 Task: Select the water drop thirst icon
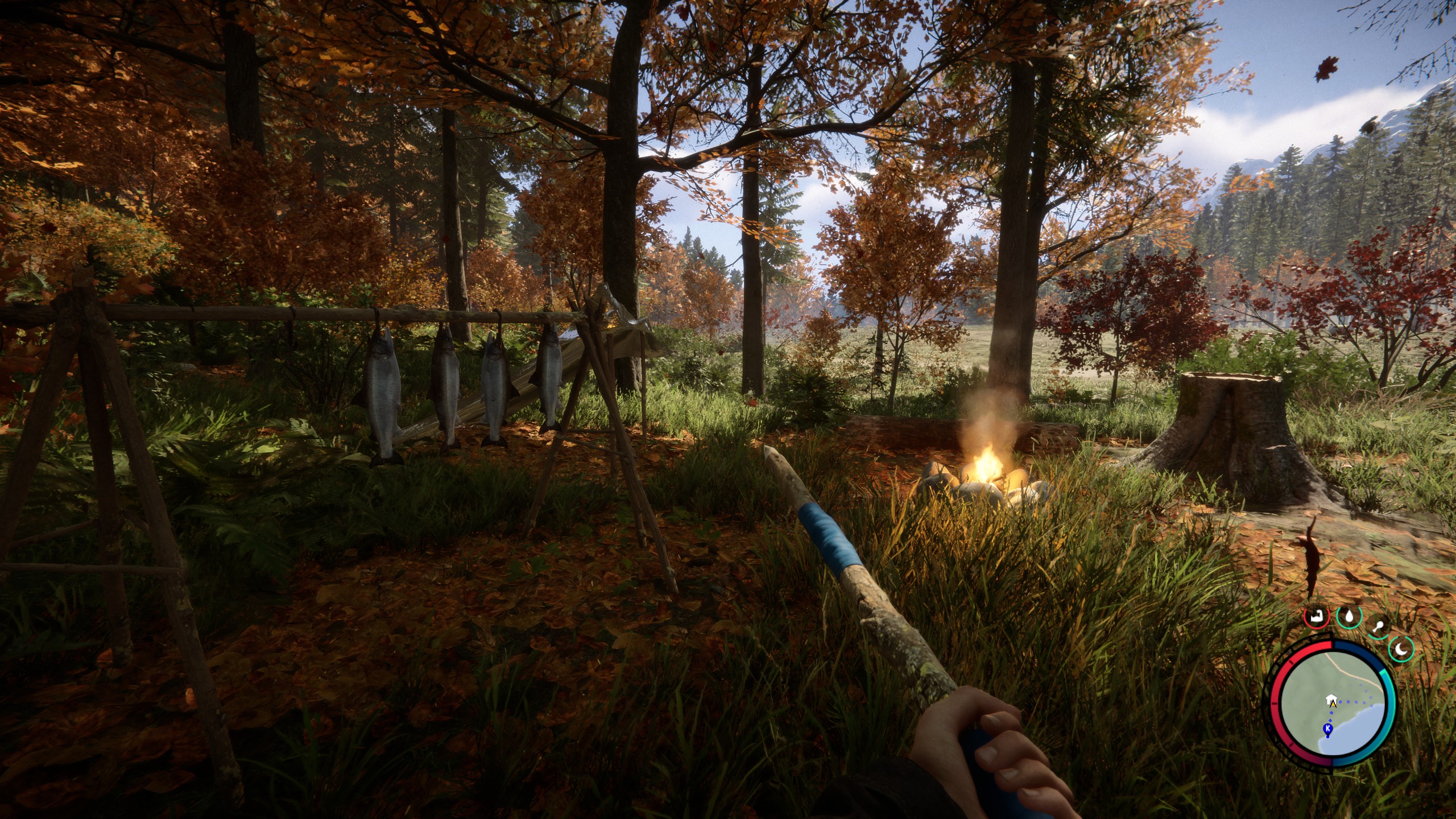[1347, 616]
